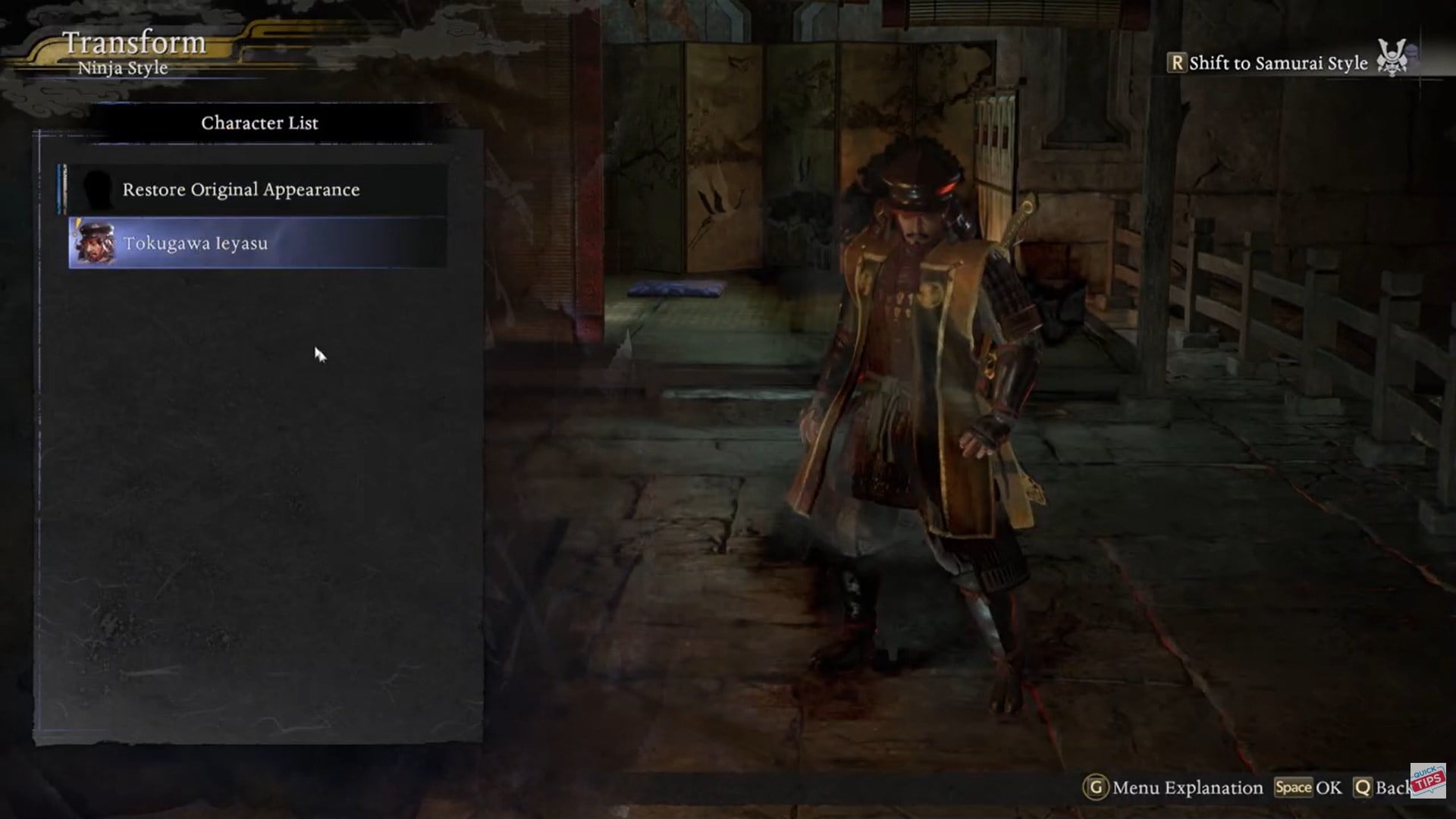Go back from Transform menu

point(1382,788)
